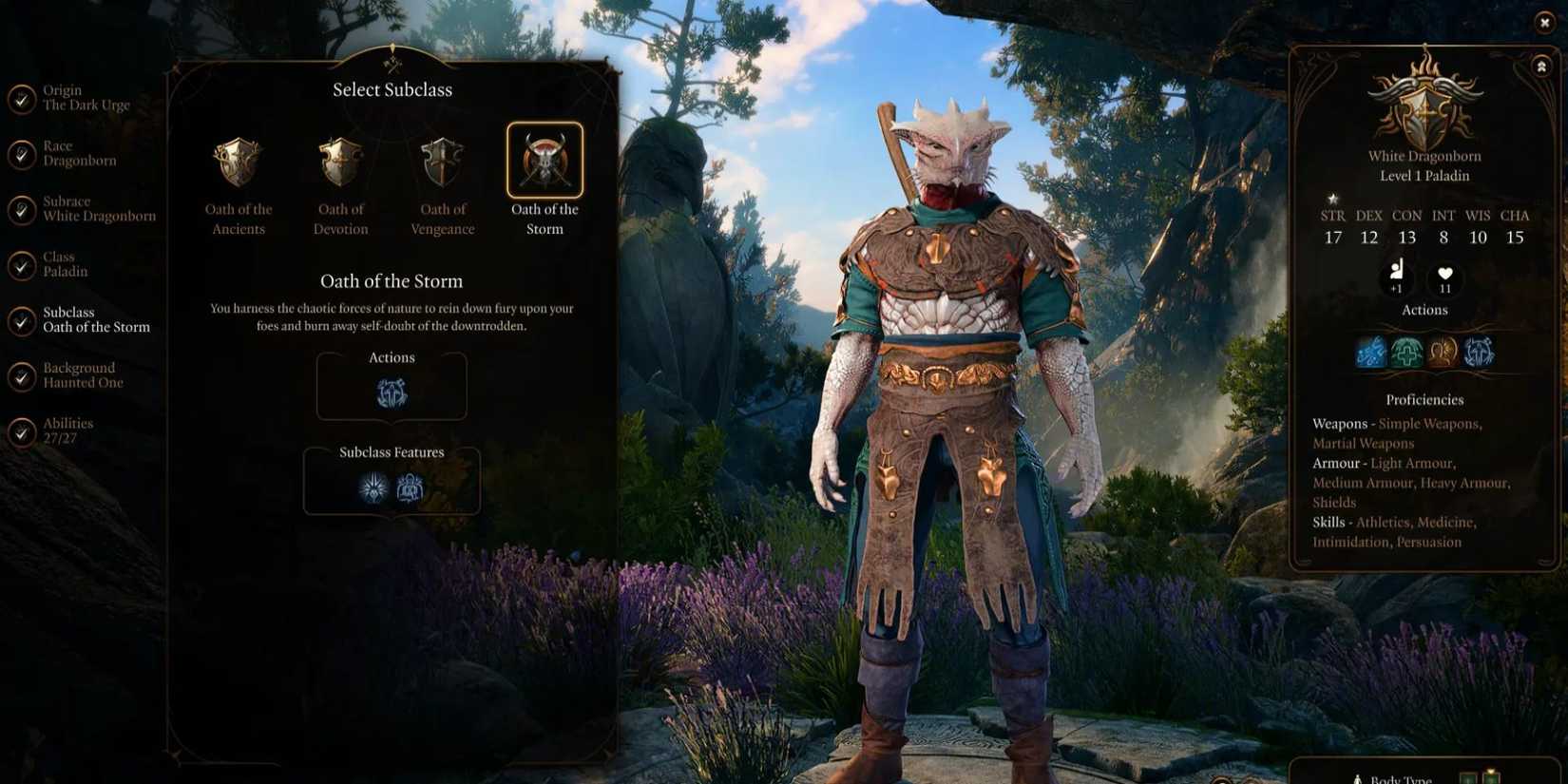The image size is (1568, 784).
Task: Select the Oath of Vengeance subclass shield
Action: click(x=442, y=162)
